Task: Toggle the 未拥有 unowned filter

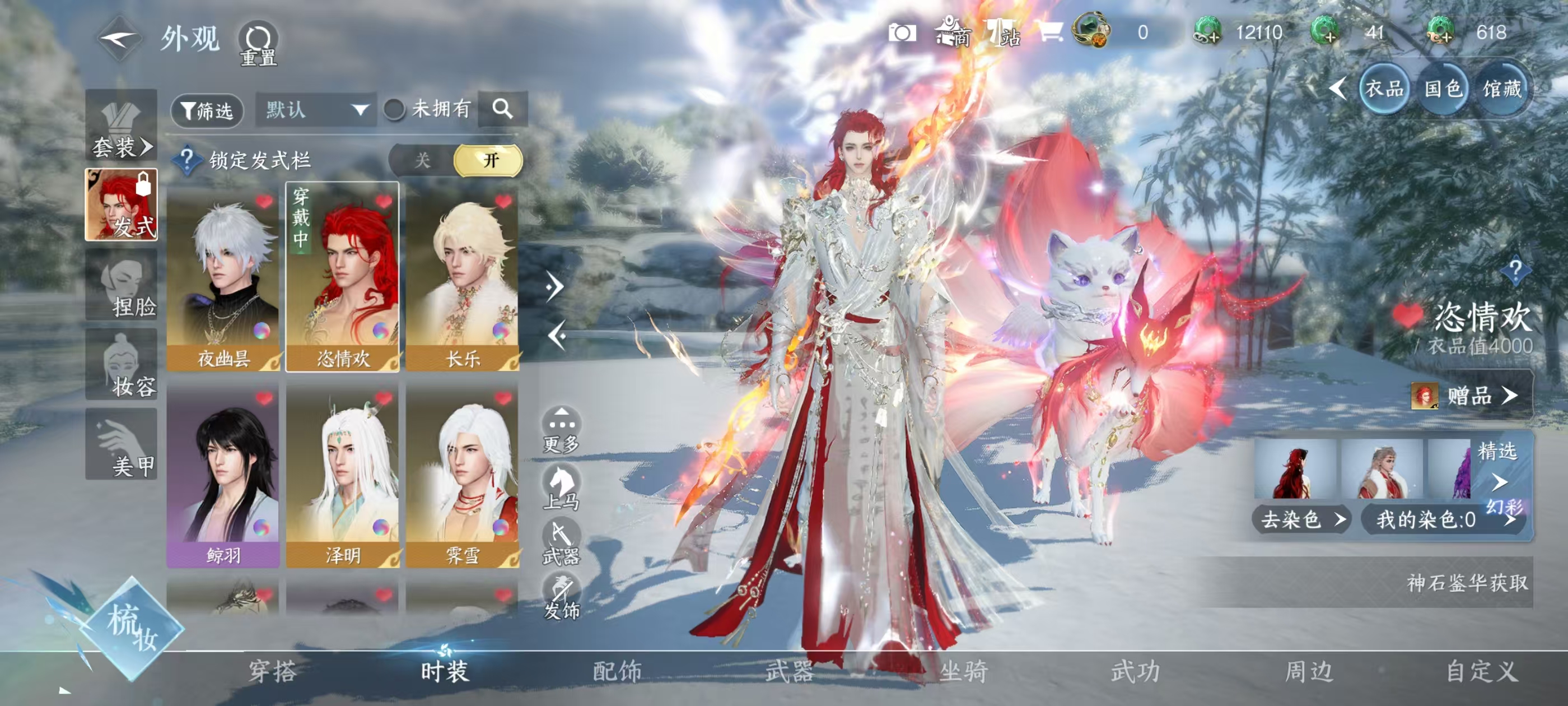Action: click(394, 110)
